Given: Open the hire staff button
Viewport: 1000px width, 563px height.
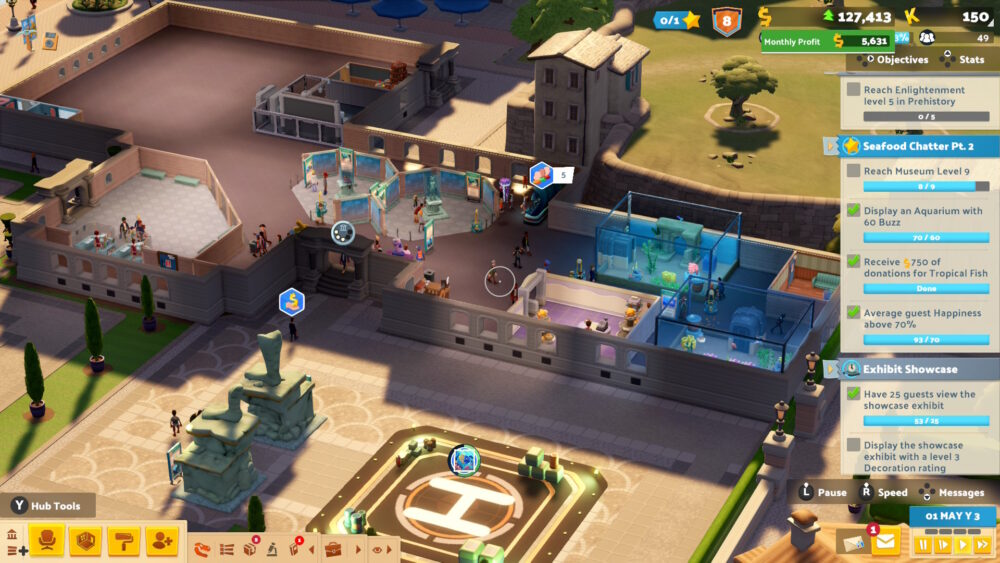Looking at the screenshot, I should tap(161, 541).
